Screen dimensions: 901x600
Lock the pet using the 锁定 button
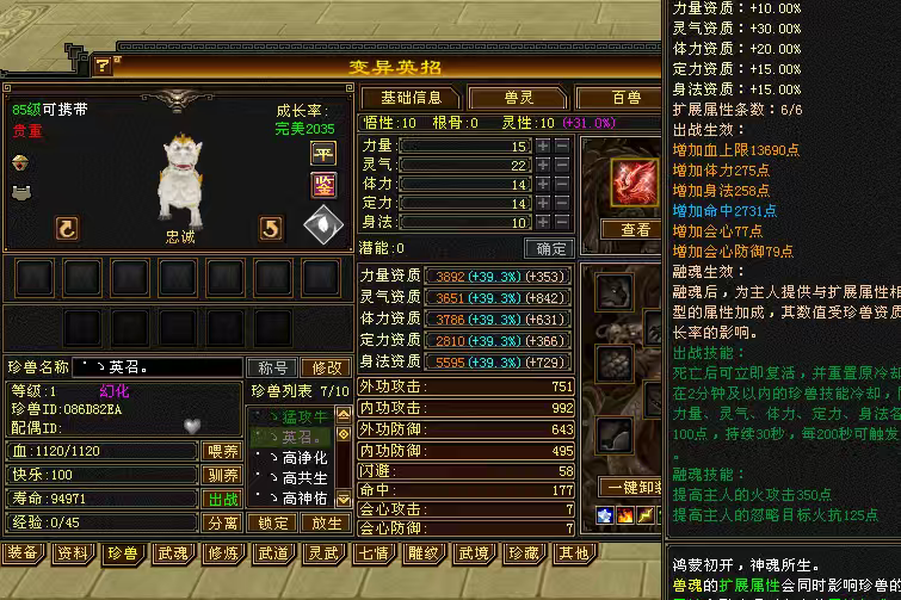273,523
